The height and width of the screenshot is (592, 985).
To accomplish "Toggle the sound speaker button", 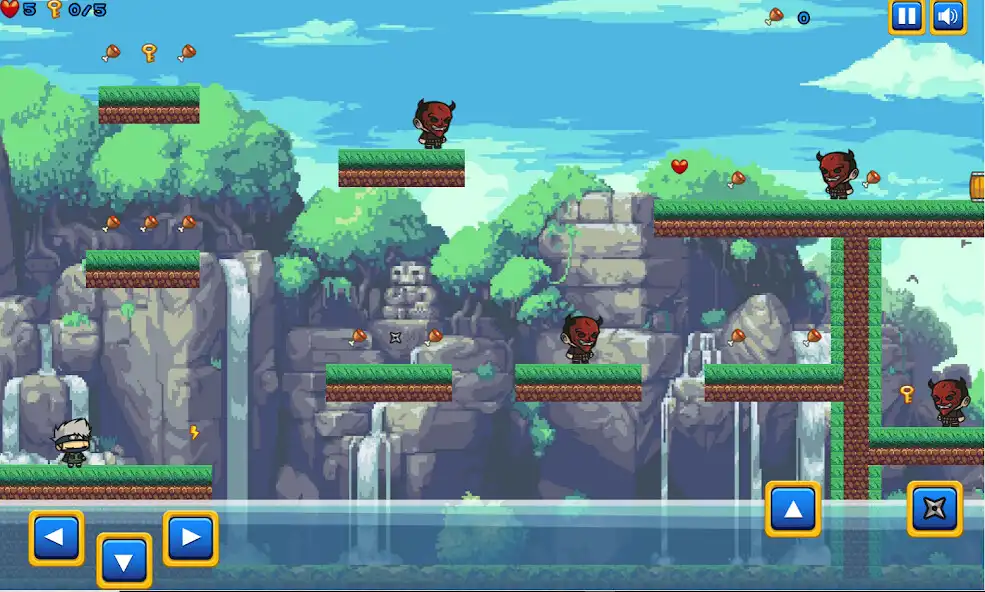I will pyautogui.click(x=948, y=17).
